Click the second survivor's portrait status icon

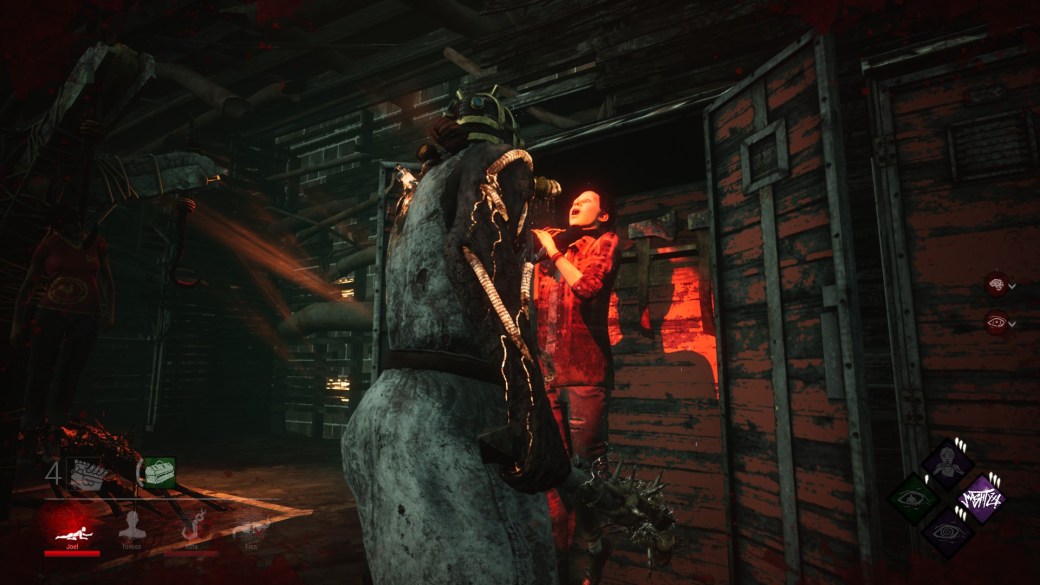click(x=131, y=525)
